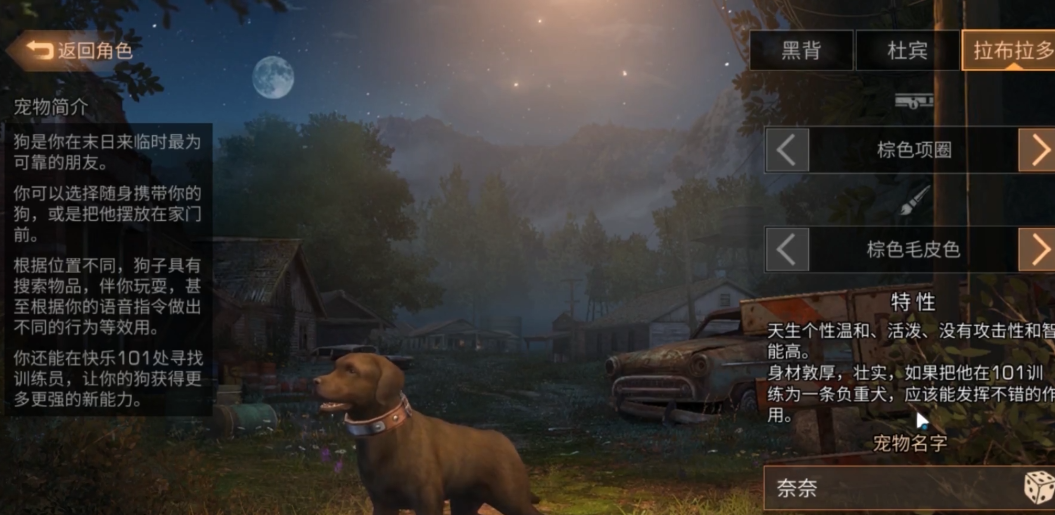The image size is (1055, 515).
Task: Select previous fur color with left arrow
Action: pos(788,249)
